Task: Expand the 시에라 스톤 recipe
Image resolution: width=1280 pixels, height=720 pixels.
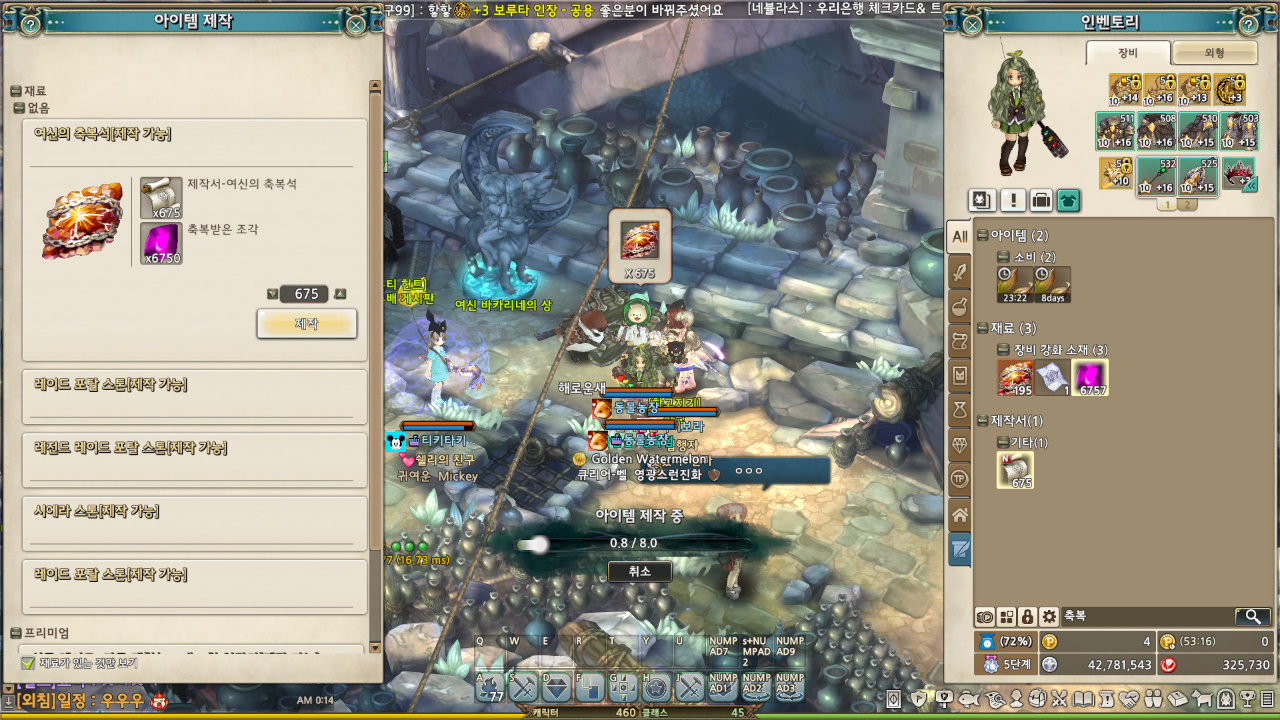Action: (x=194, y=511)
